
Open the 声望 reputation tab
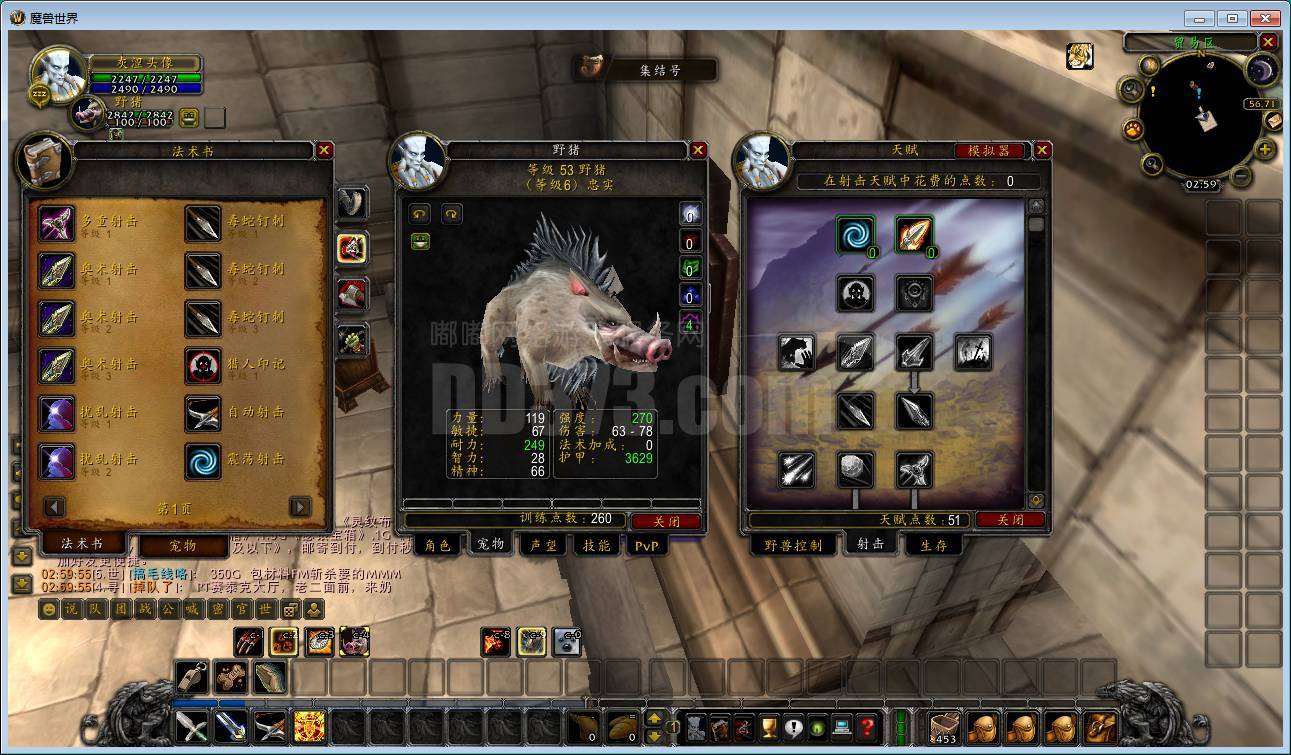click(x=543, y=545)
